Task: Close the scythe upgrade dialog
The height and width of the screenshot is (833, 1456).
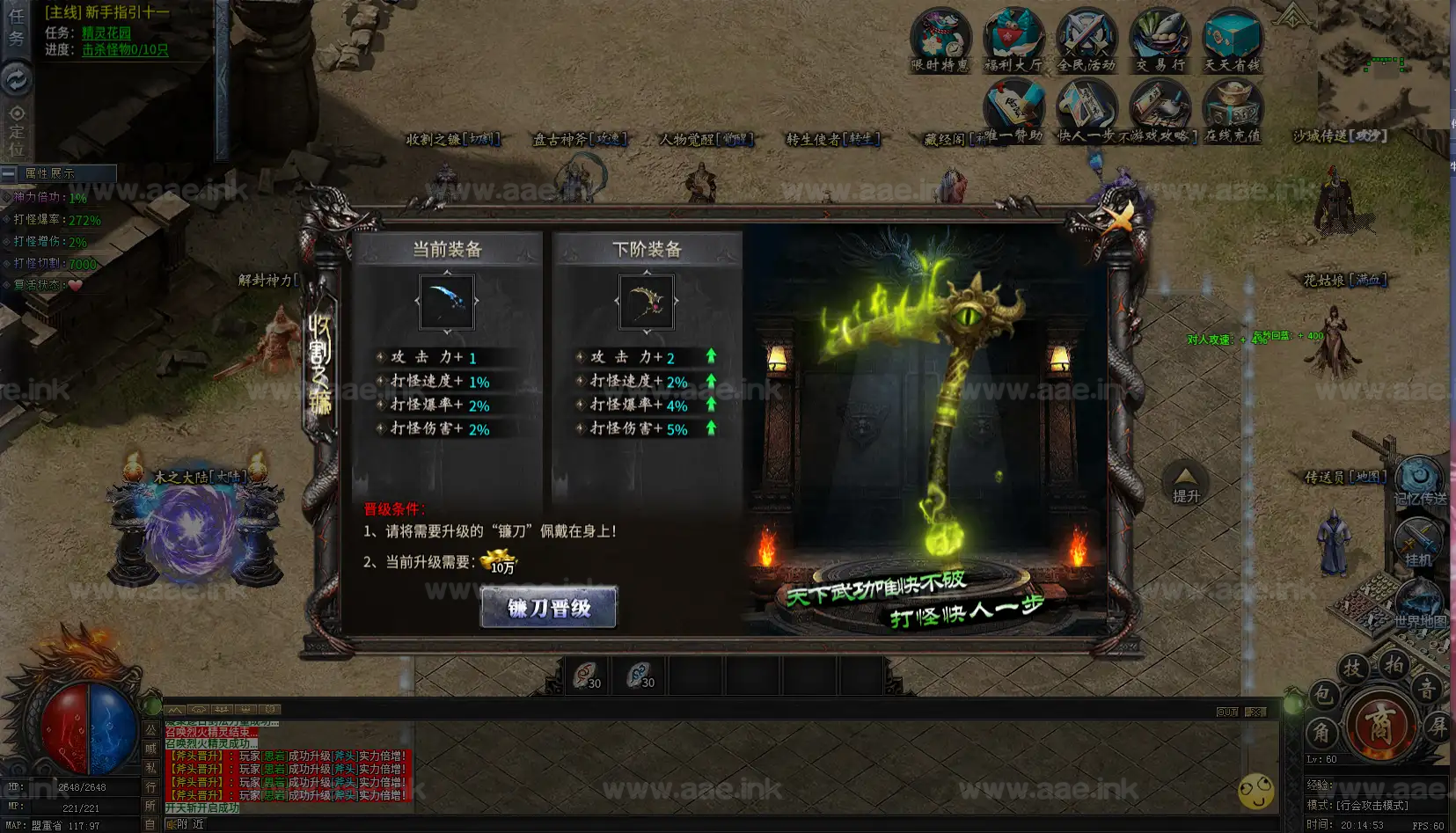Action: point(1119,217)
